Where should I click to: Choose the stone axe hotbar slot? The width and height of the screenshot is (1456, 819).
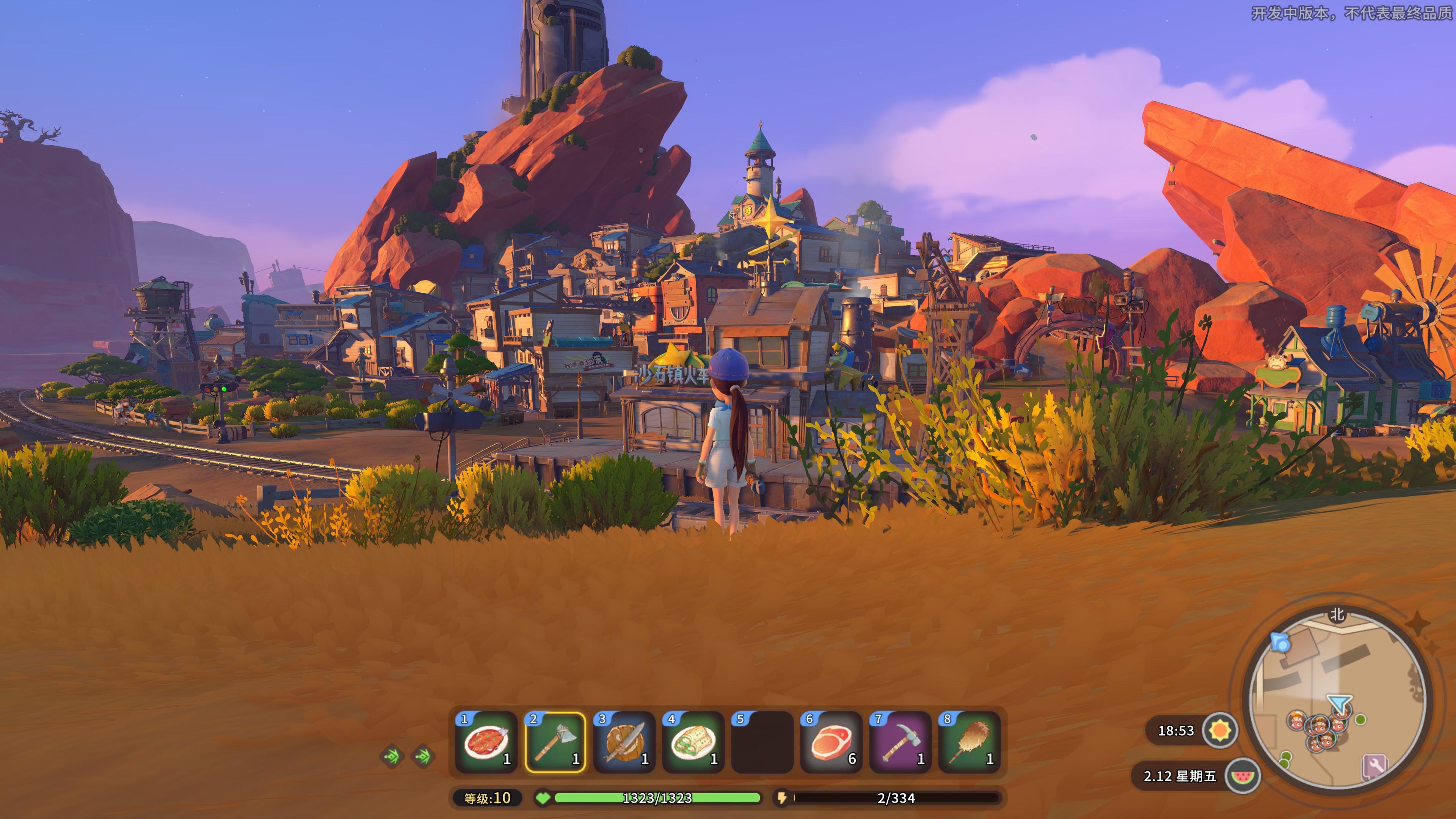point(555,742)
